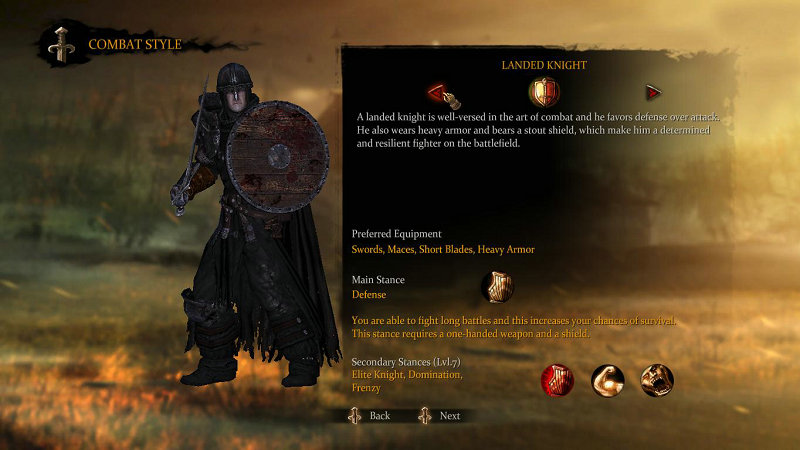
Task: View the roaring face Frenzy stance icon
Action: (657, 380)
